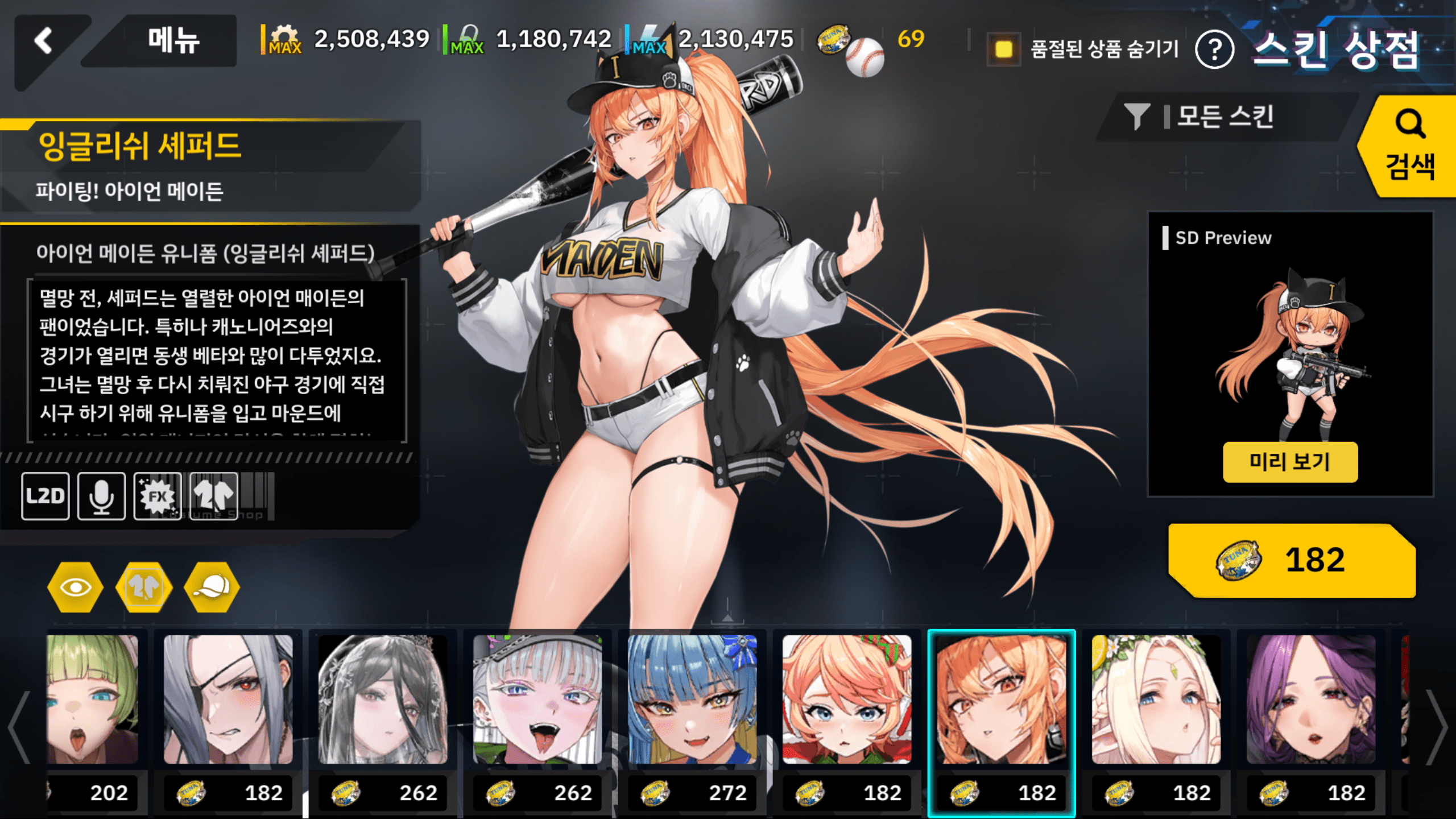Screen dimensions: 1456x819
Task: Open the 검색 search button
Action: [1409, 147]
